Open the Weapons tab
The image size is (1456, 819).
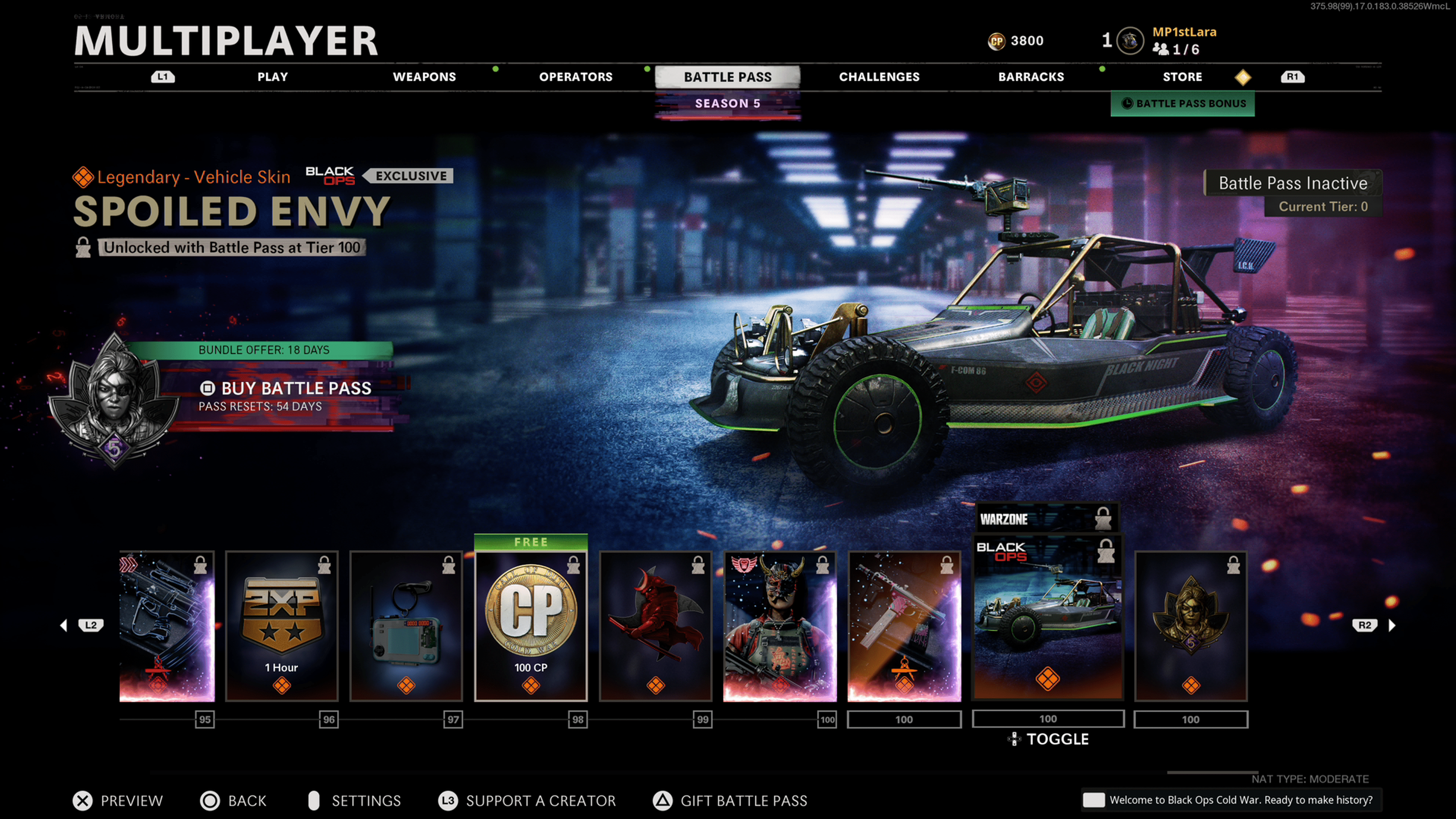[x=424, y=77]
